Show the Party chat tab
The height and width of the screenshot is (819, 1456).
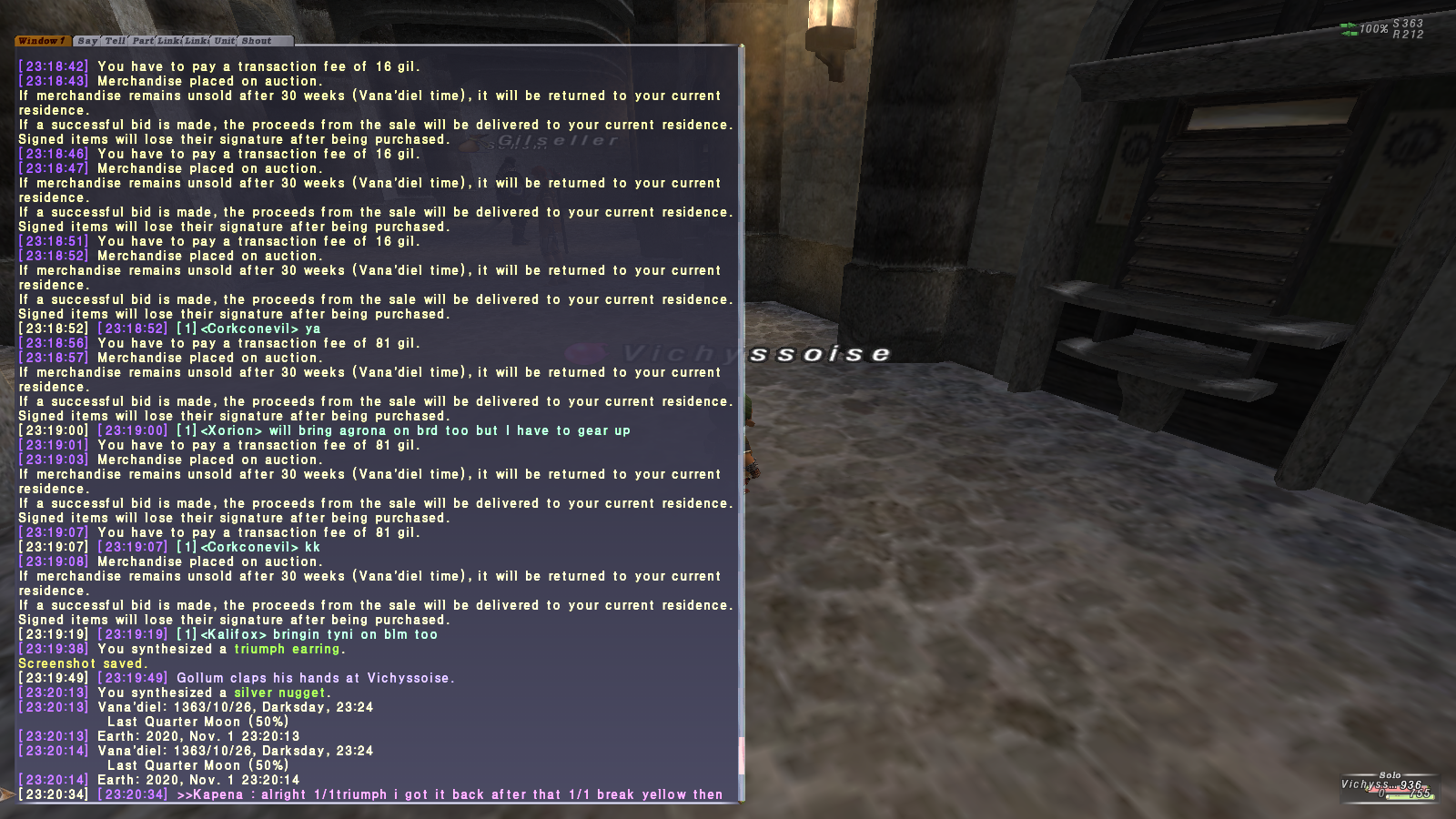point(143,41)
